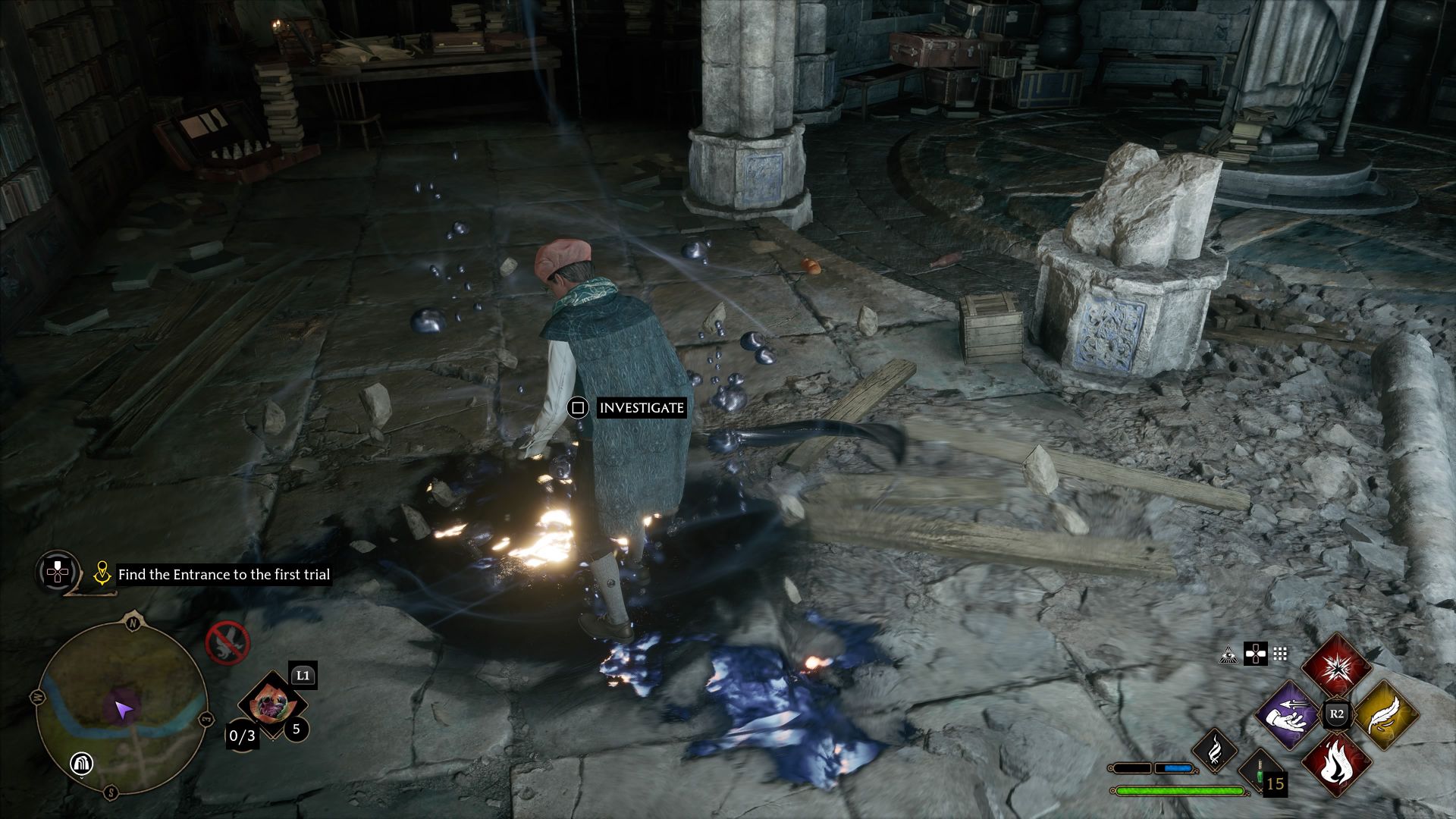The height and width of the screenshot is (819, 1456).
Task: Trigger the Ancient Magic swirl icon
Action: pos(1215,750)
